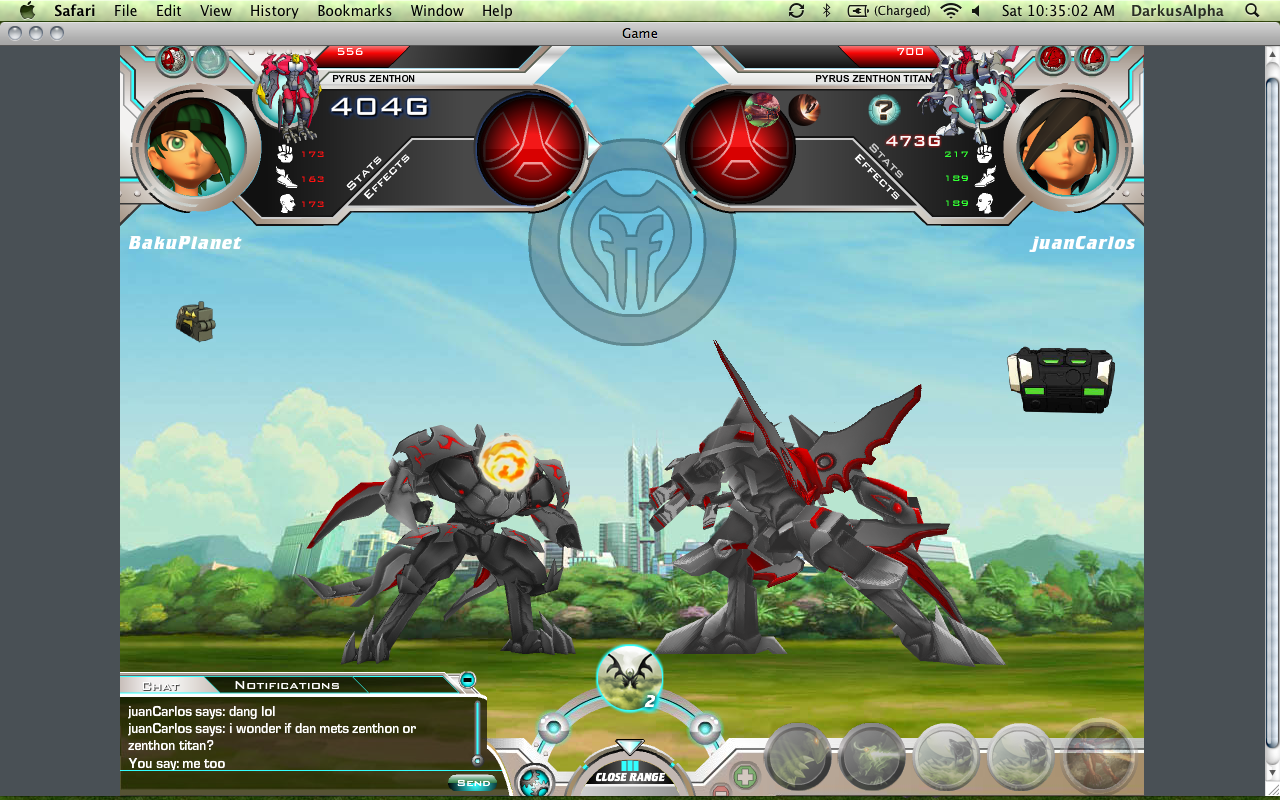This screenshot has width=1280, height=800.
Task: Switch to the Notifications tab
Action: [x=287, y=685]
